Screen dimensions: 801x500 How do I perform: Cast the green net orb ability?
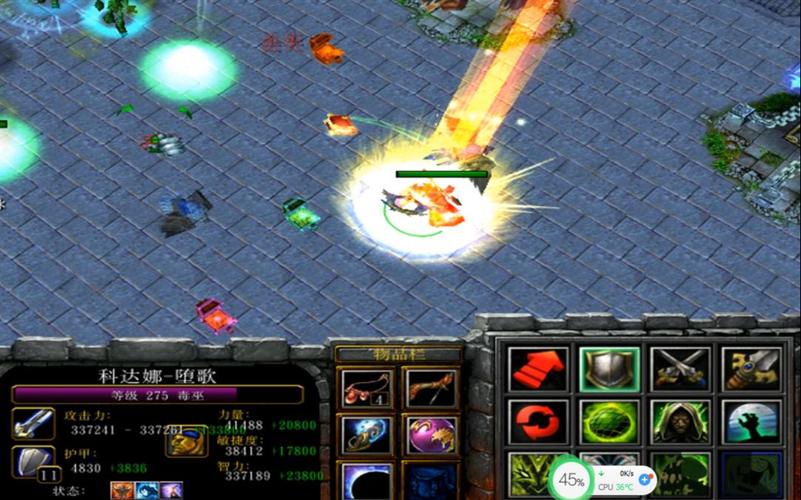(x=609, y=423)
